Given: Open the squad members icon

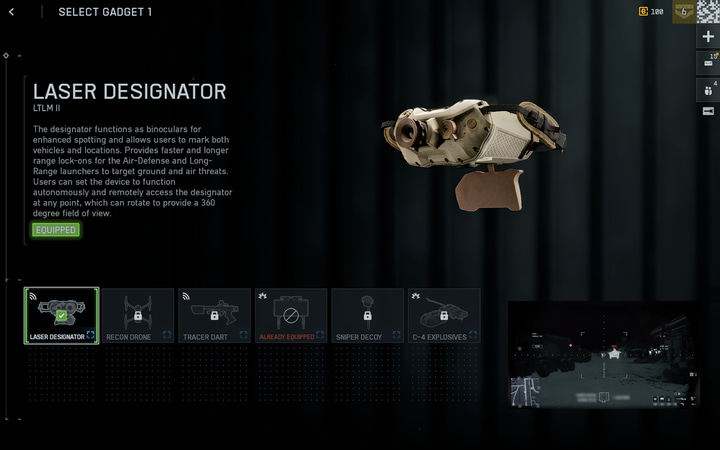Looking at the screenshot, I should click(708, 88).
